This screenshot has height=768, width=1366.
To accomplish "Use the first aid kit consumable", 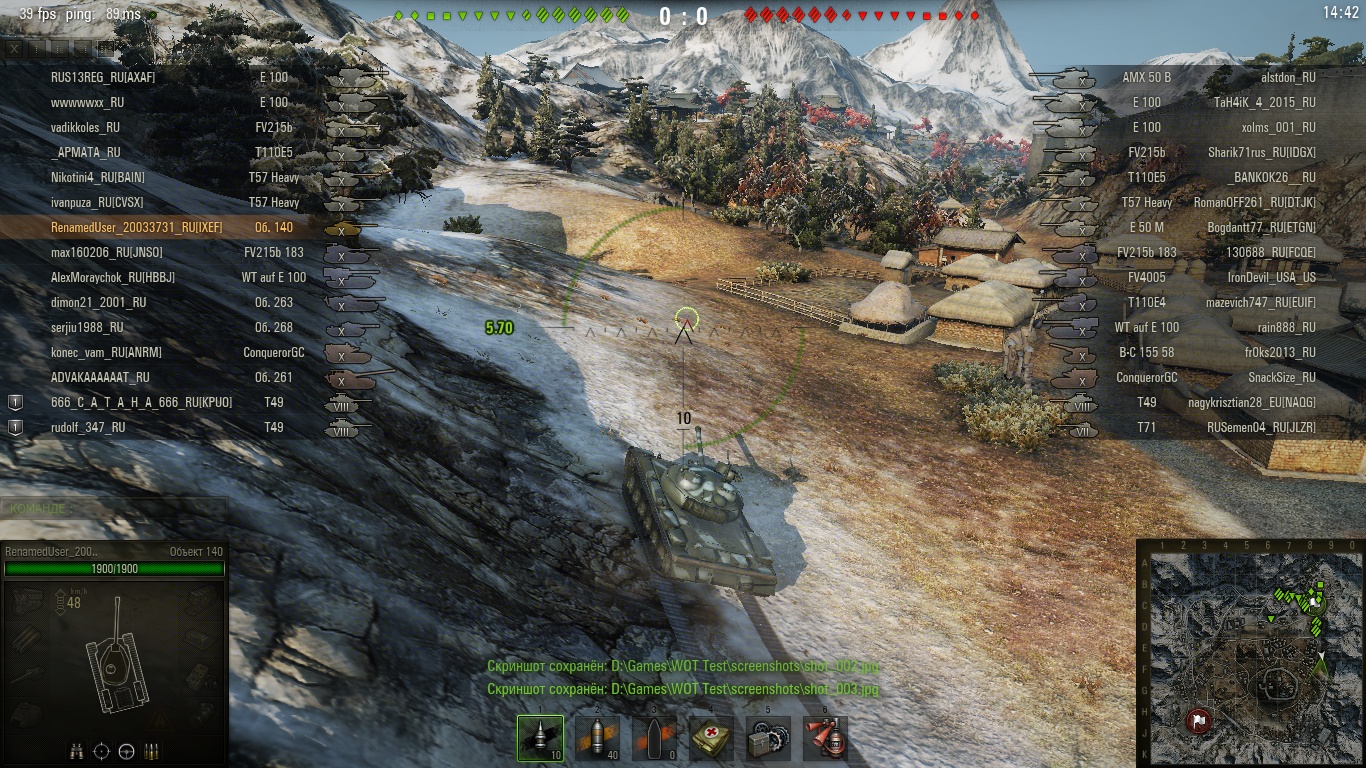I will coord(711,738).
